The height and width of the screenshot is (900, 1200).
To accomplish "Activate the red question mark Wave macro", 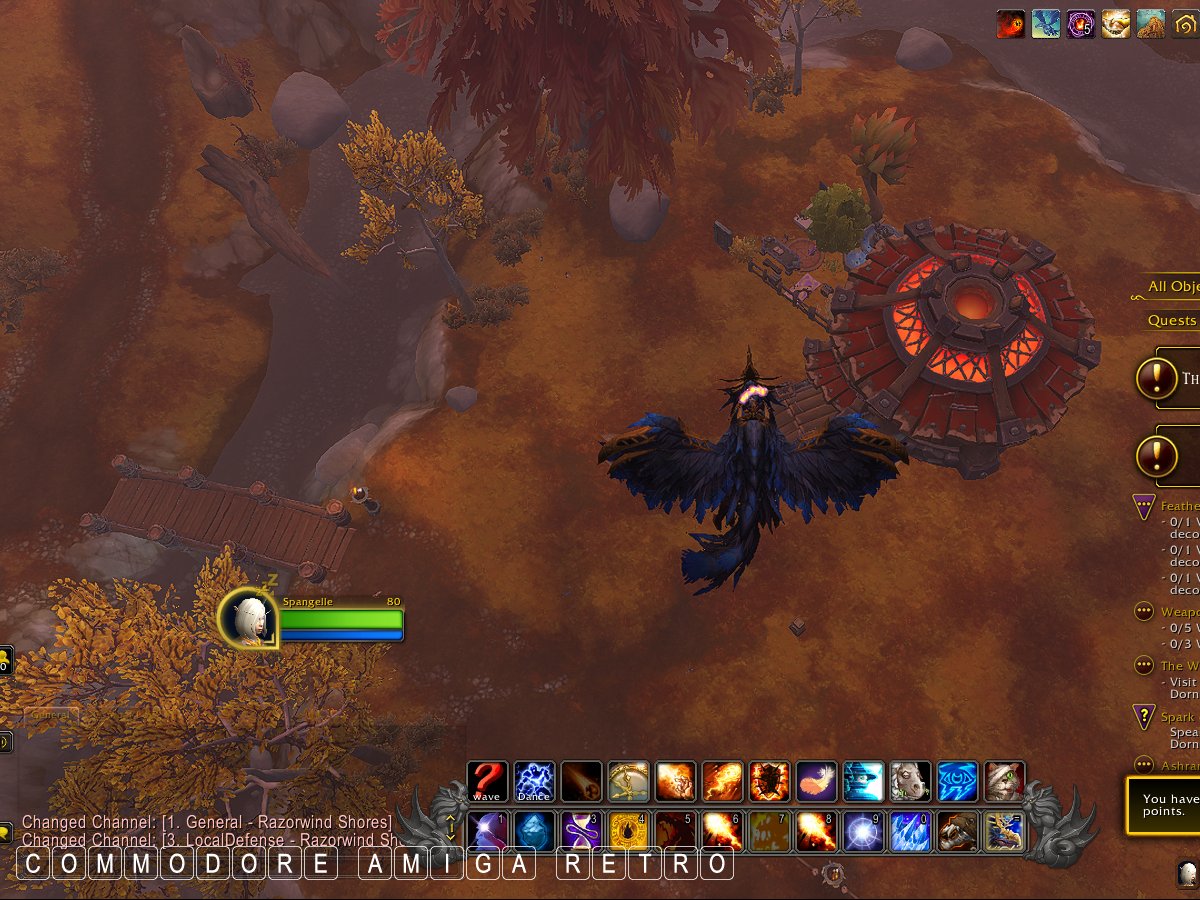I will click(x=487, y=781).
